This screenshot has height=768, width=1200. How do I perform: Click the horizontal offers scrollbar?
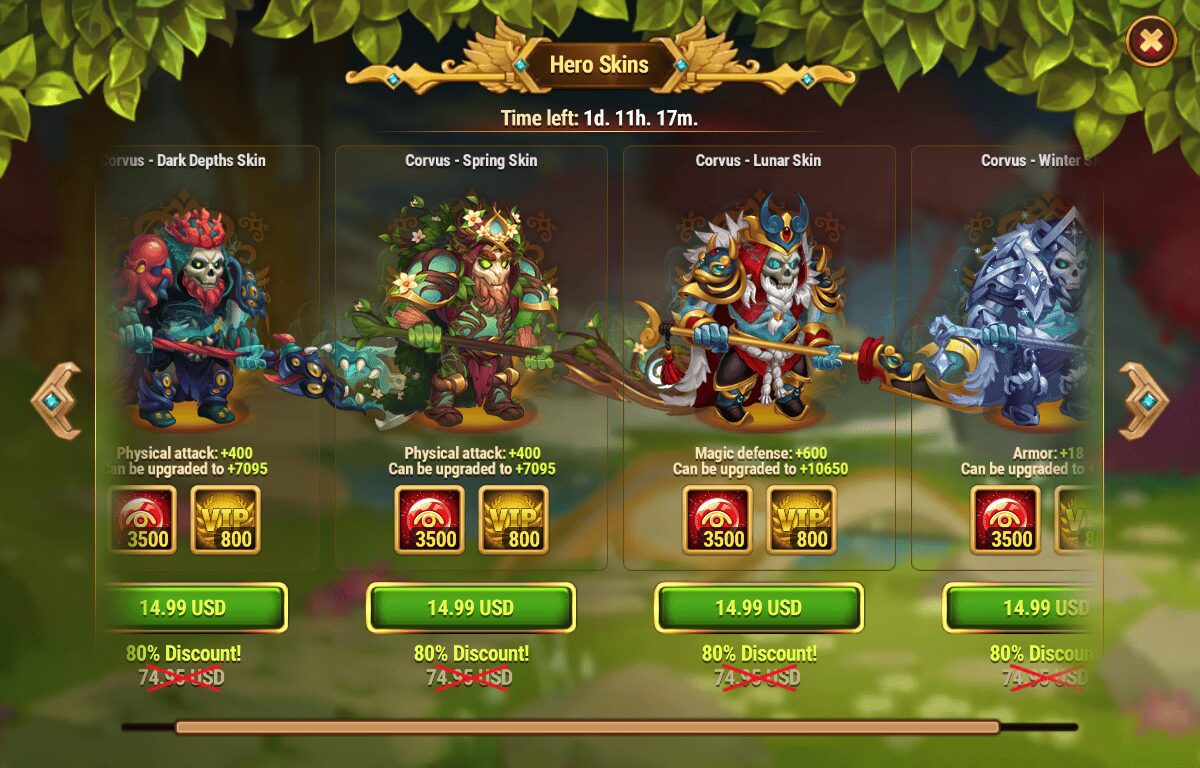[587, 727]
